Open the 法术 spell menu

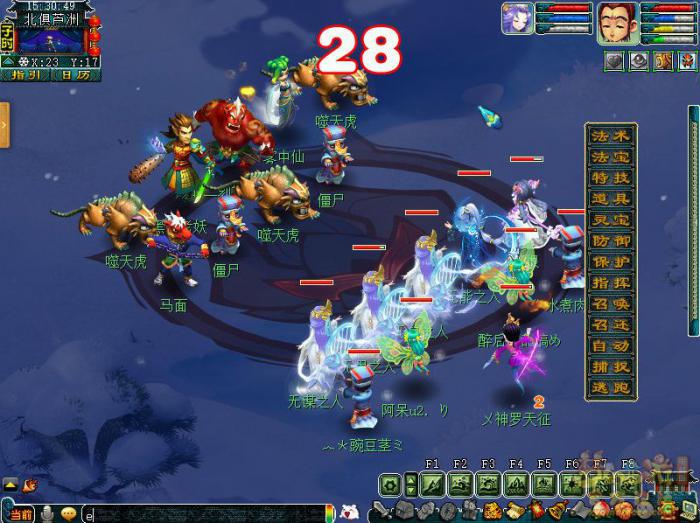[611, 136]
